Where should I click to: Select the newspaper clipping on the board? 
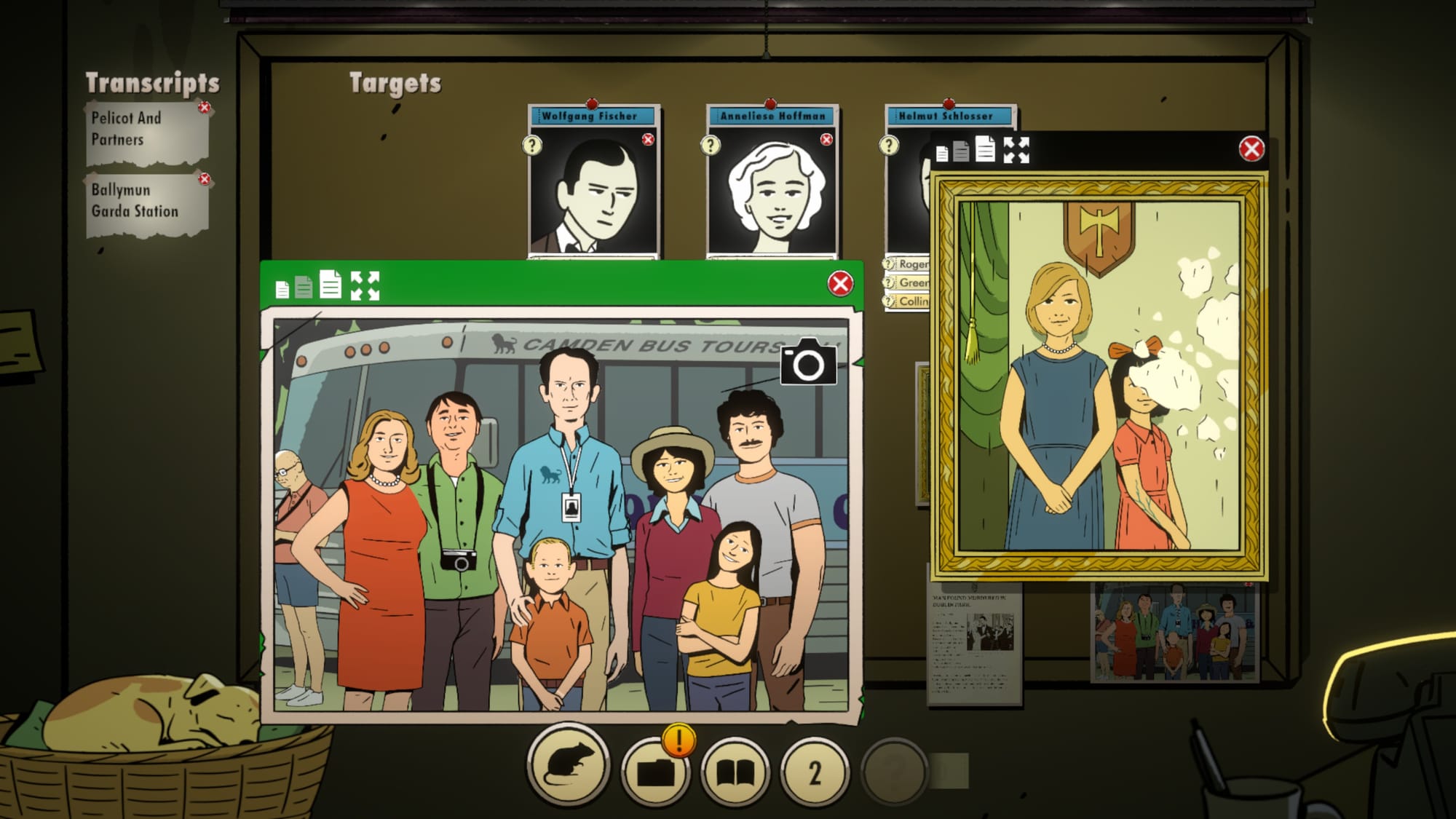(974, 644)
